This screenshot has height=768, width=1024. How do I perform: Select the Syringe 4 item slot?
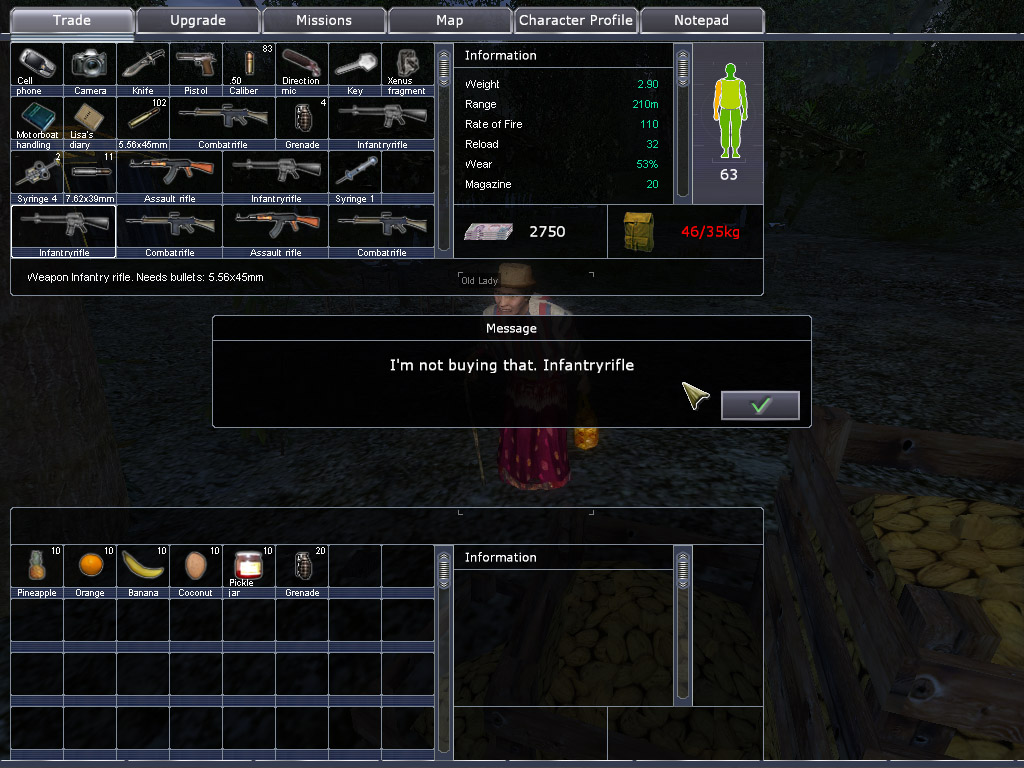pos(37,175)
